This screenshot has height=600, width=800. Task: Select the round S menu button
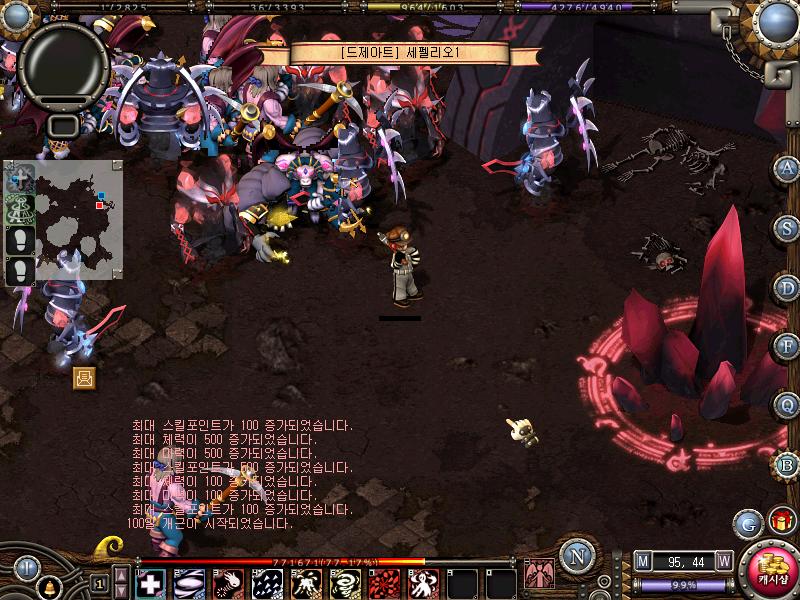pos(787,227)
